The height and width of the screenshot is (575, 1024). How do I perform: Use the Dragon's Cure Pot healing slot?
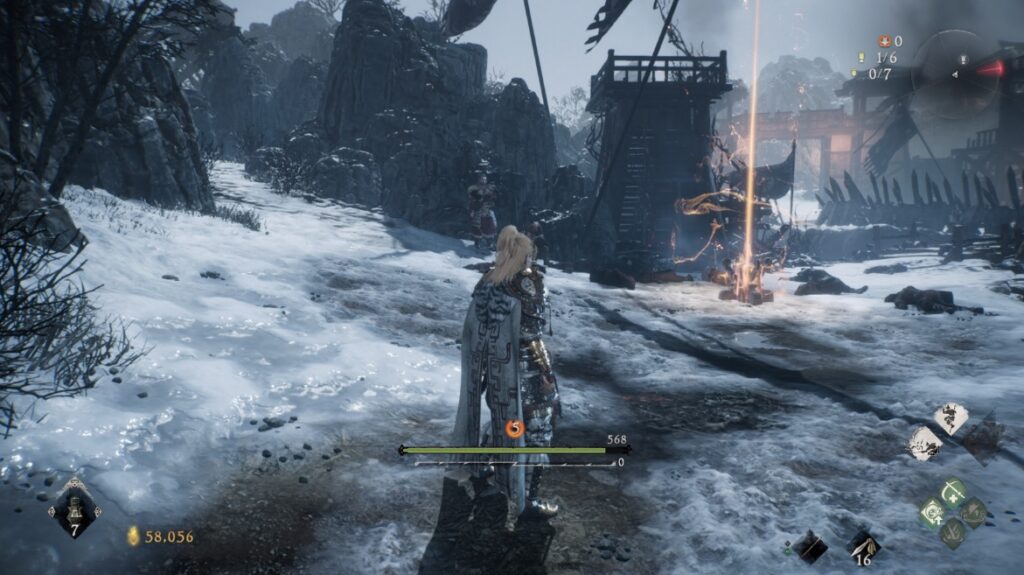(x=74, y=506)
